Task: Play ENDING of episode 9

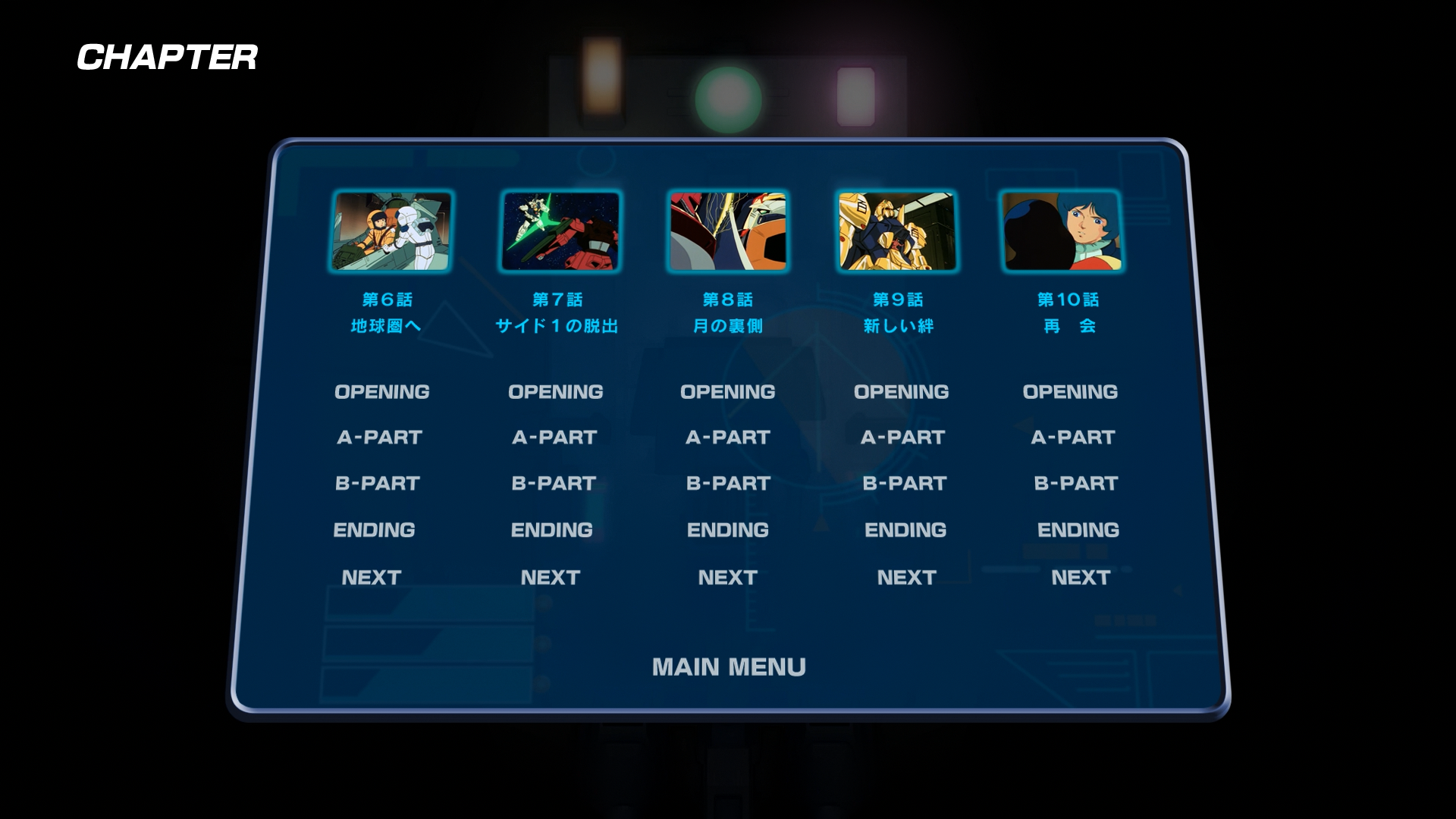Action: coord(905,530)
